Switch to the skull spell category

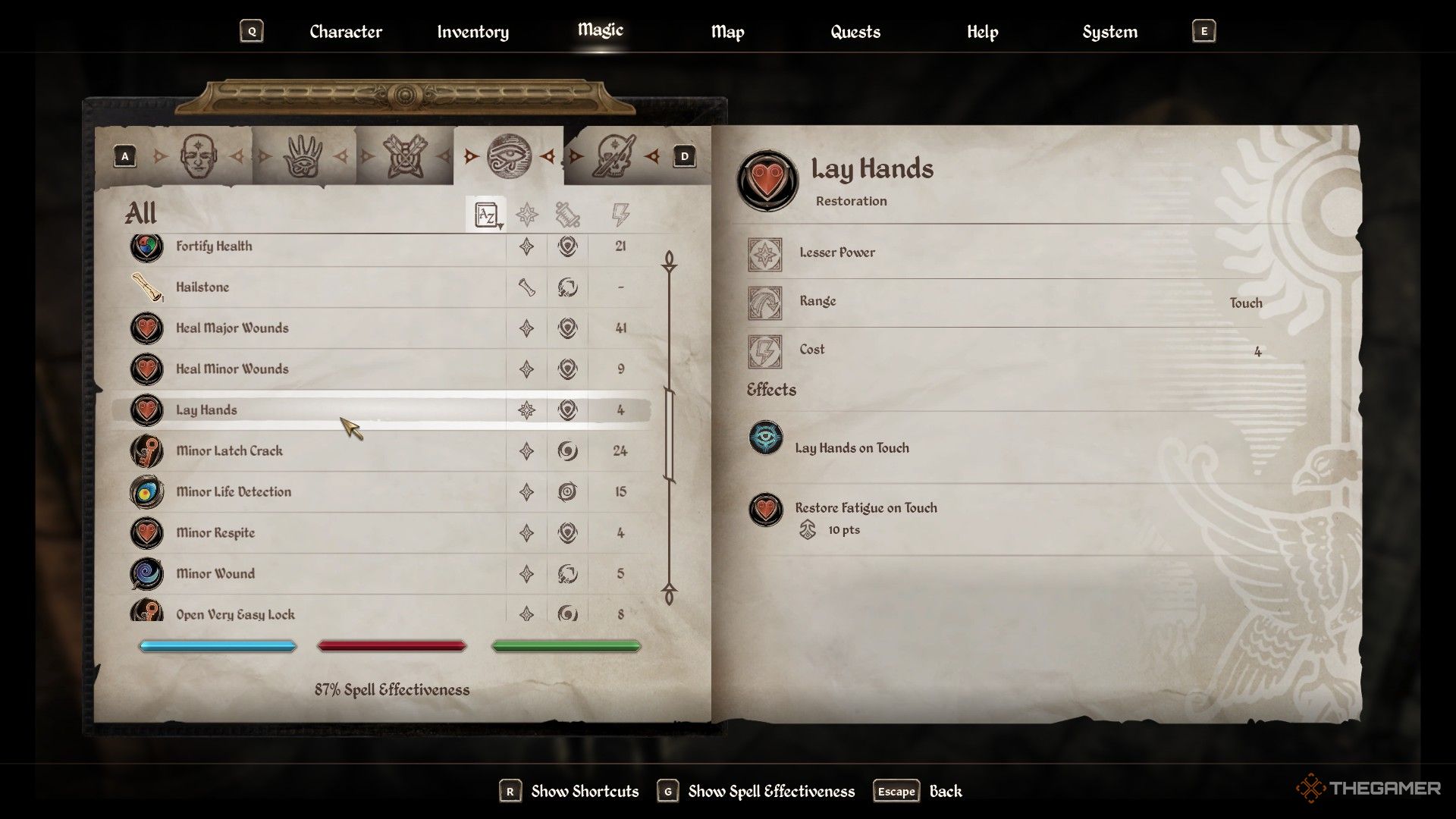614,157
